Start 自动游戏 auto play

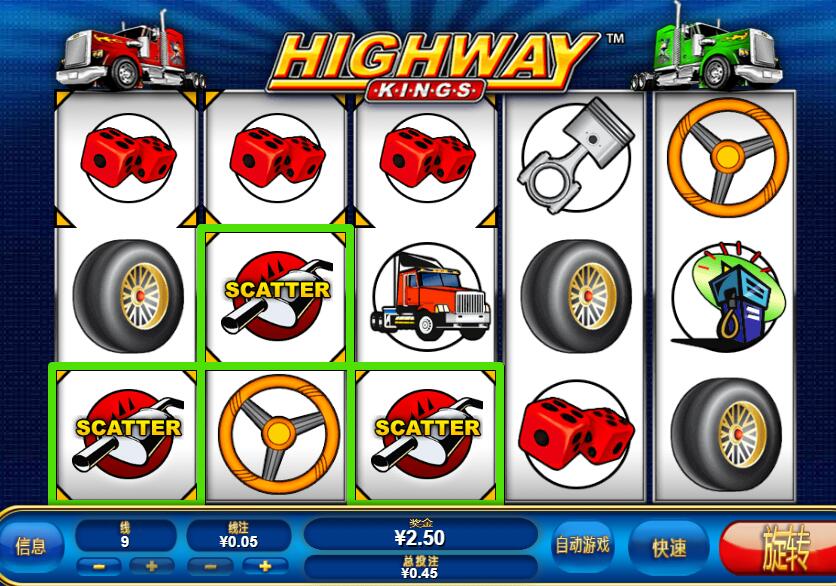(583, 545)
